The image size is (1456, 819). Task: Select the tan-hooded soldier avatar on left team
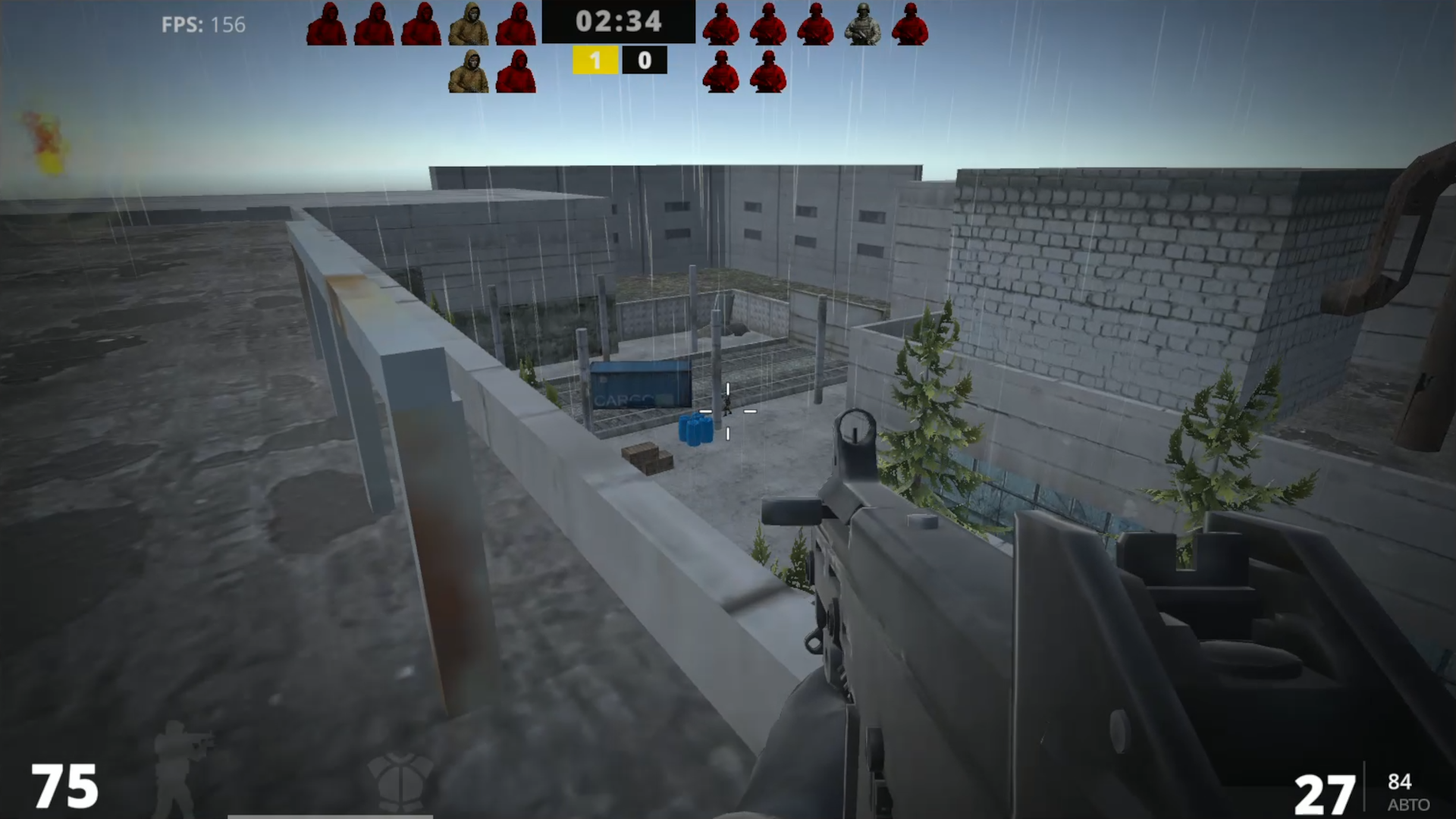(470, 21)
